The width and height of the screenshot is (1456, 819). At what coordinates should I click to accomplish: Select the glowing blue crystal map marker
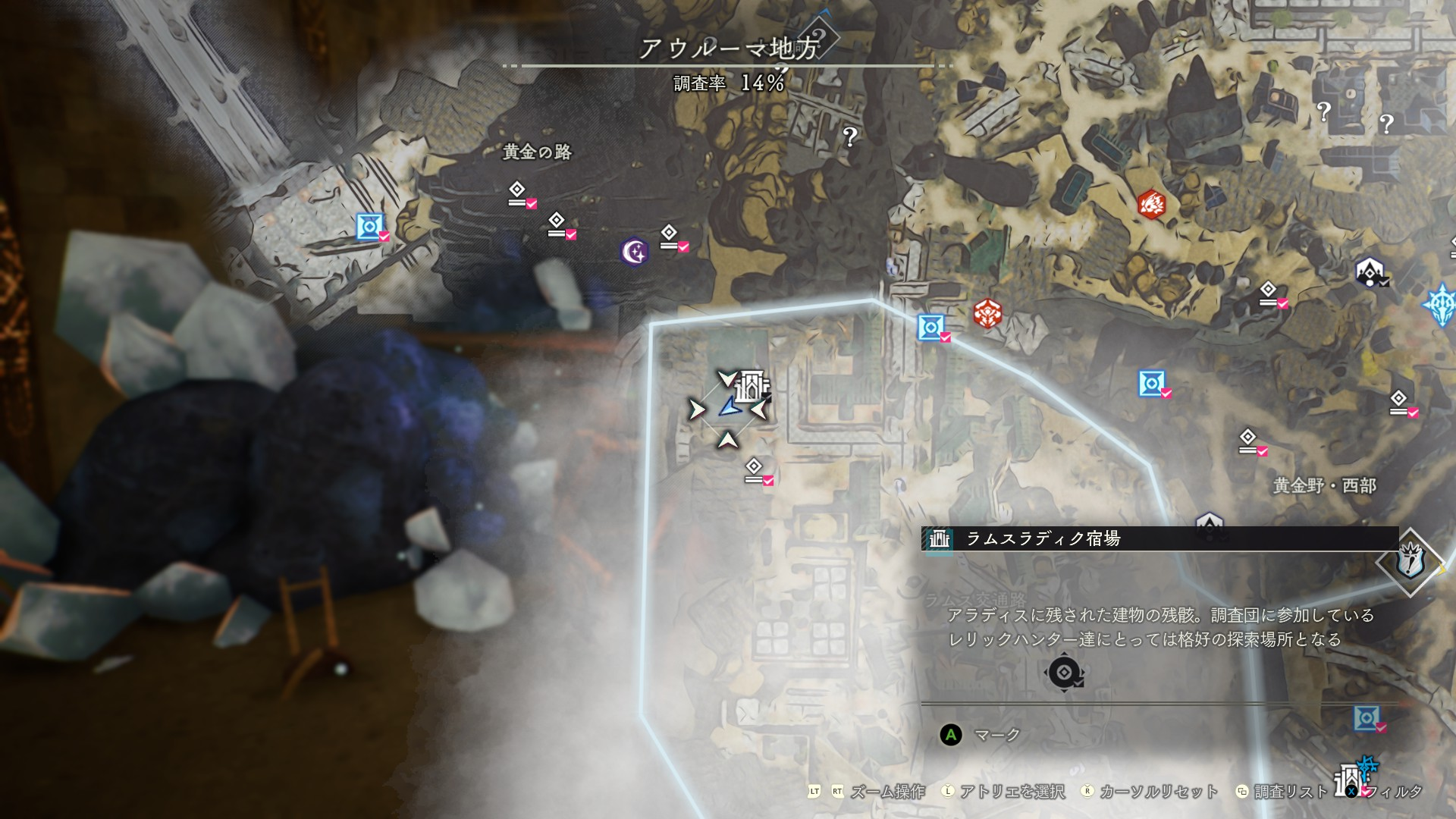[x=1440, y=305]
